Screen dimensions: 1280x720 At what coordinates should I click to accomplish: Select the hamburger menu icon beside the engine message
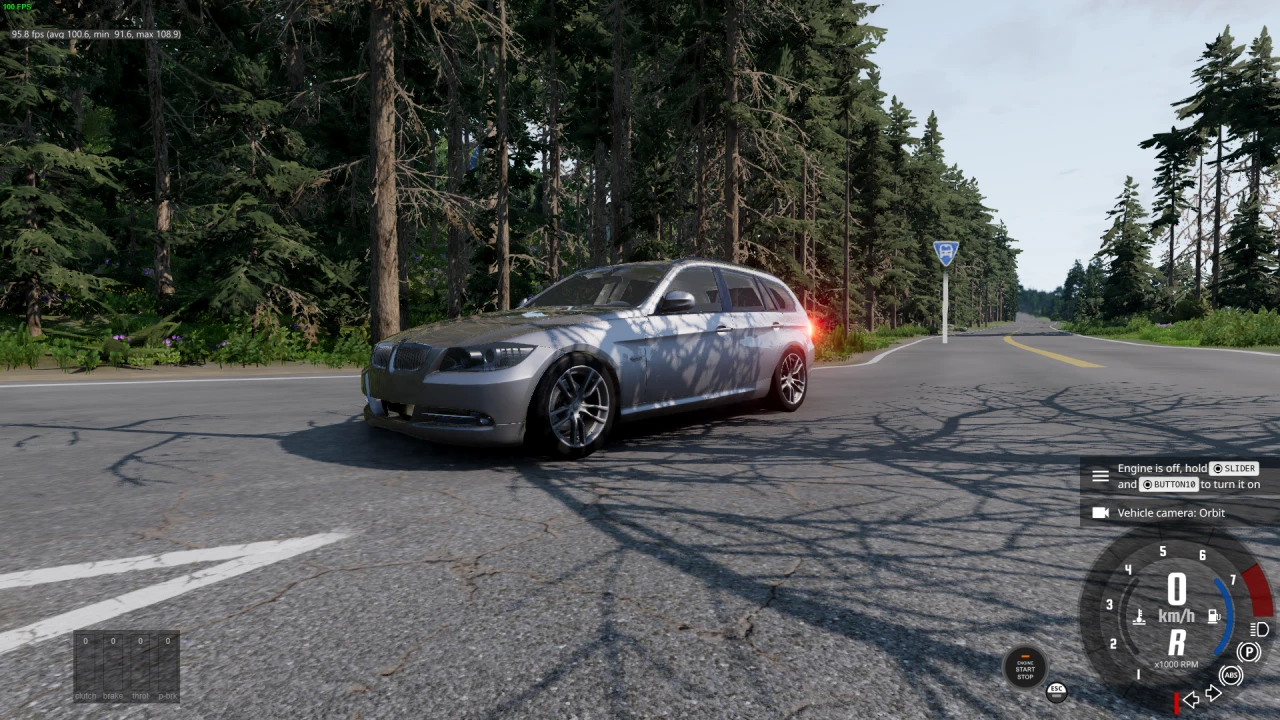1100,476
